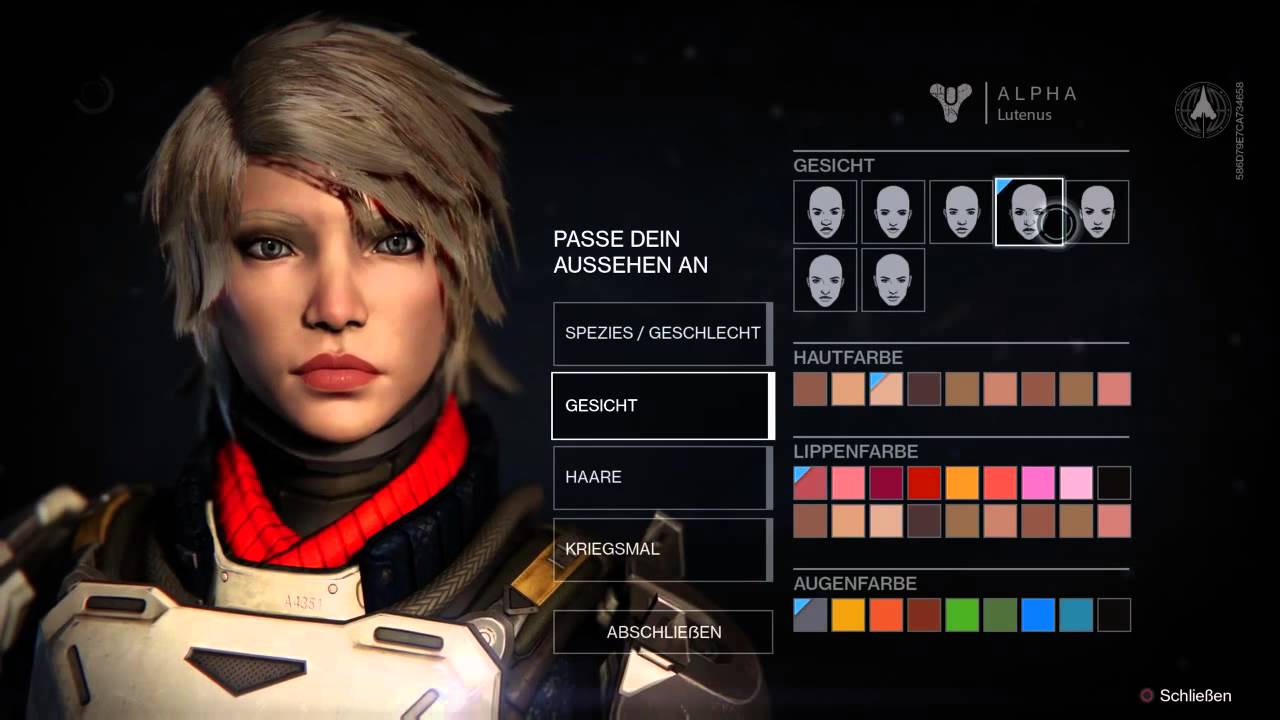
Task: Select the gray eye color swatch
Action: point(810,615)
